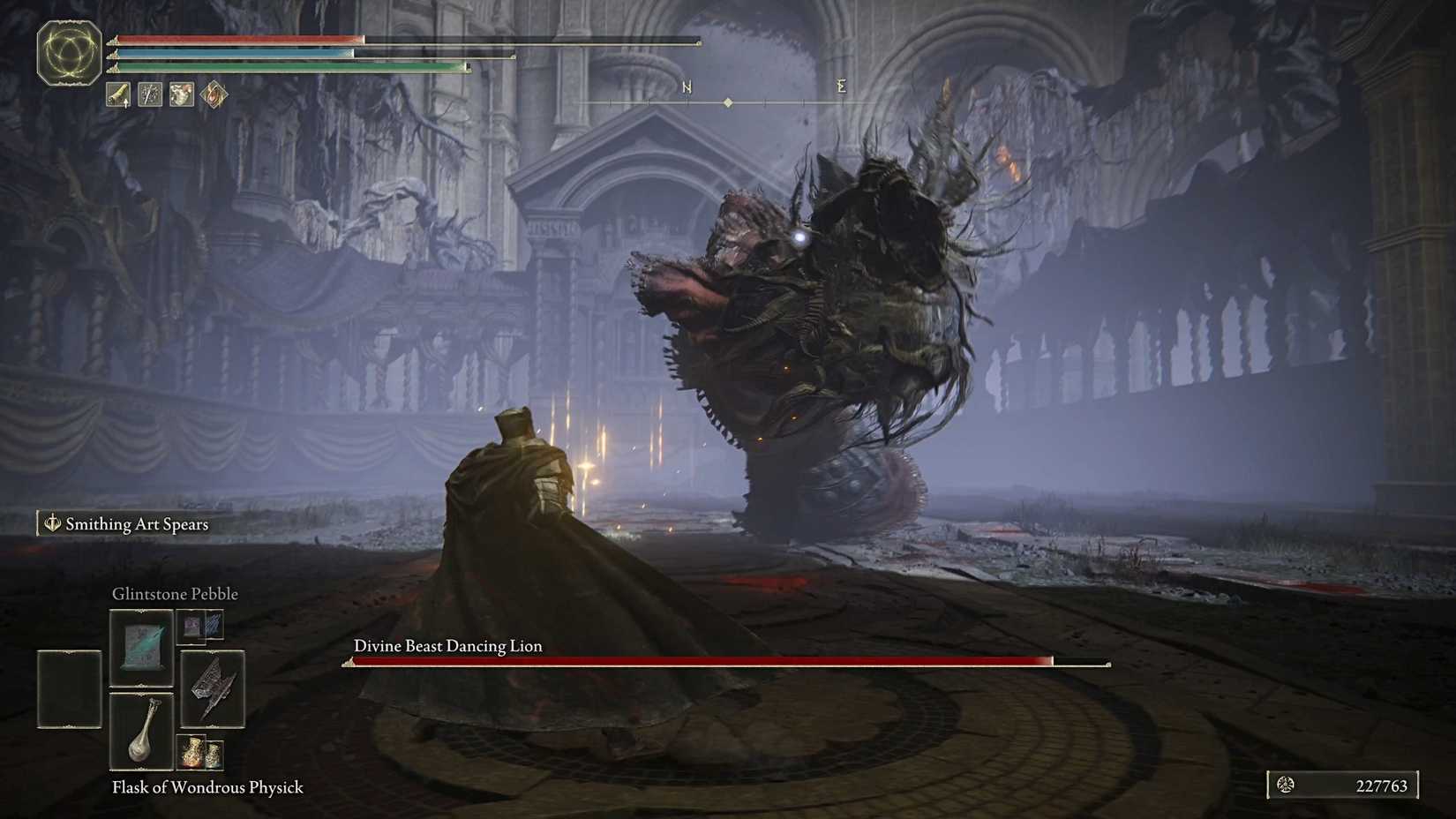This screenshot has width=1456, height=819.
Task: Click the E marker on the compass
Action: coord(841,86)
